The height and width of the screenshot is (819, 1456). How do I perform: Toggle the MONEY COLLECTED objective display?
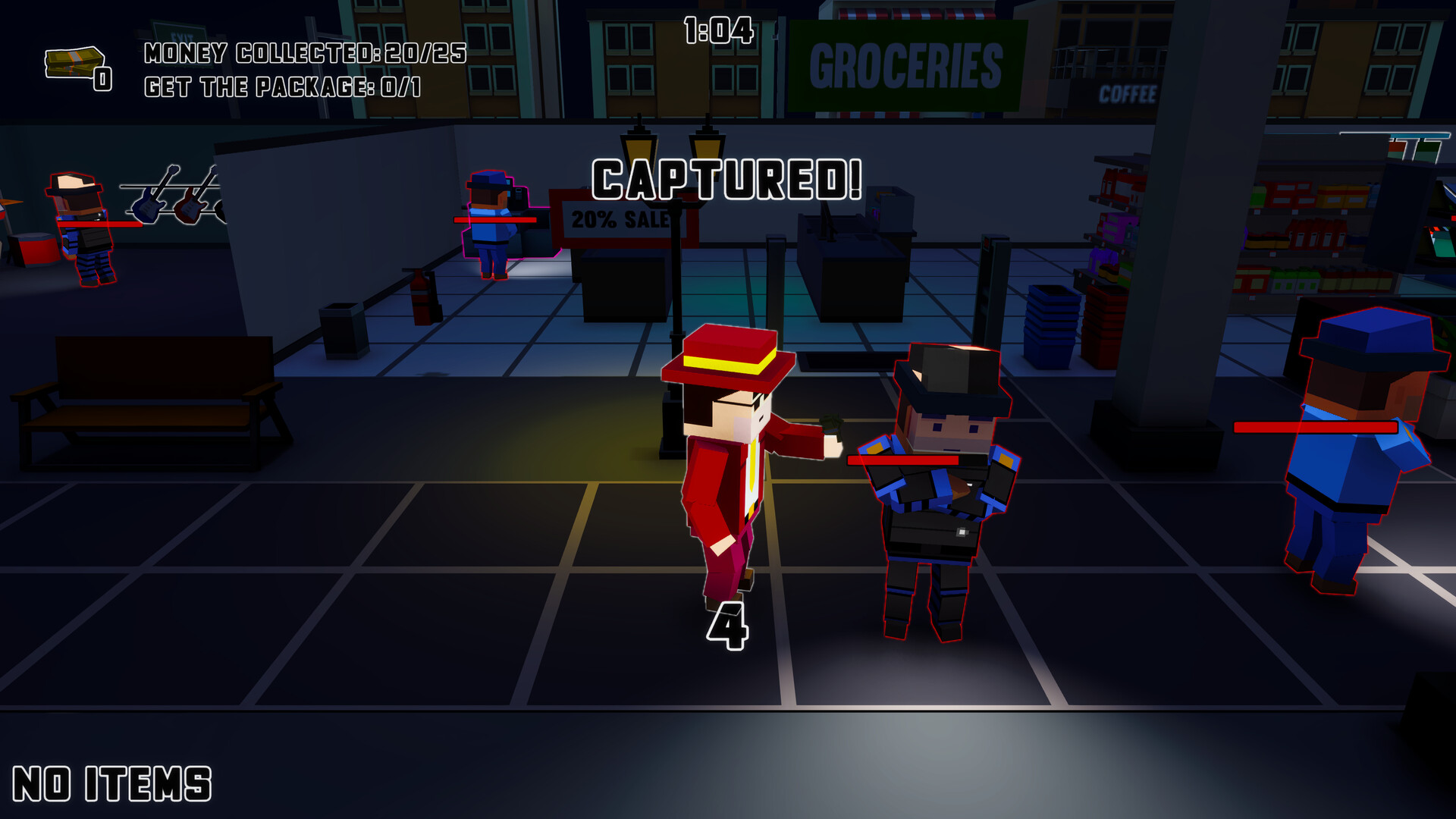point(303,53)
